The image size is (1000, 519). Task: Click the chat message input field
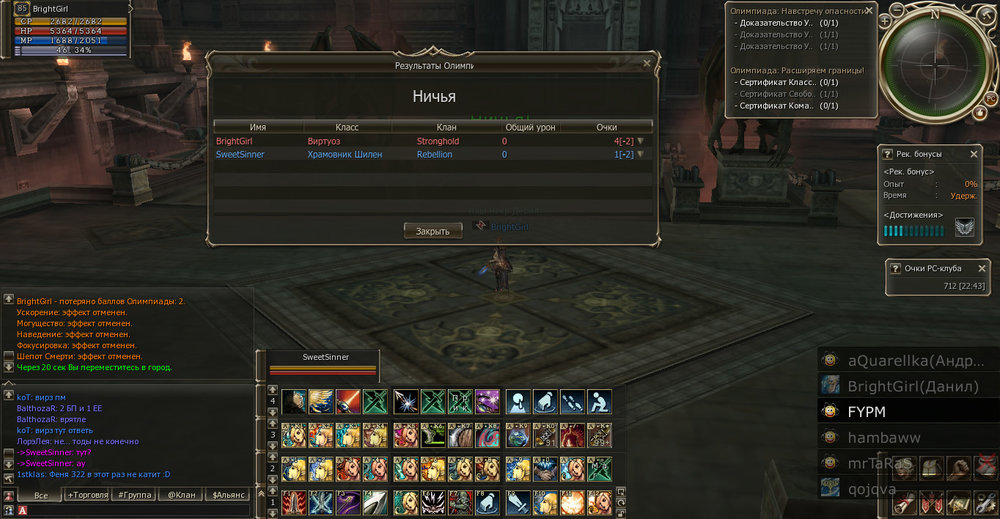pos(130,510)
